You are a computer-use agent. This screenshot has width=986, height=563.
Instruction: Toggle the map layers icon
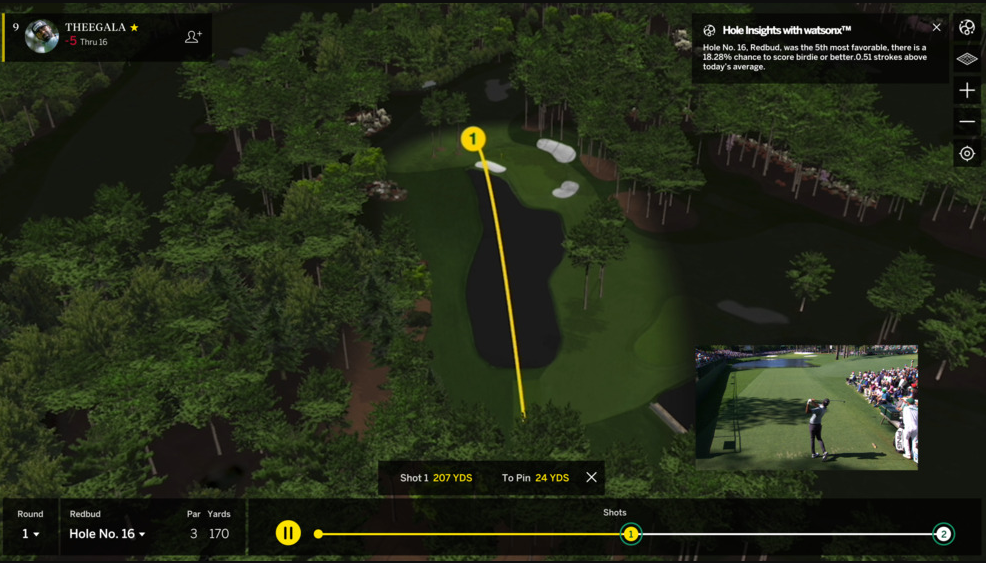pyautogui.click(x=967, y=60)
